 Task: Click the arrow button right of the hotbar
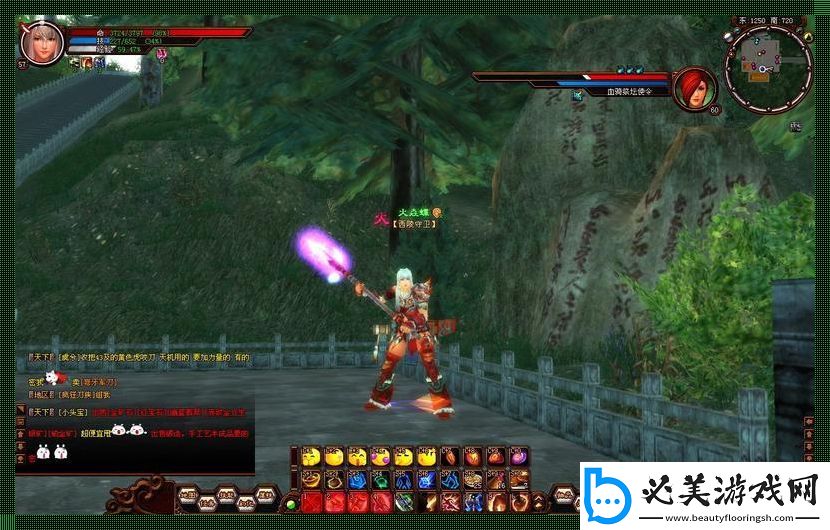540,501
